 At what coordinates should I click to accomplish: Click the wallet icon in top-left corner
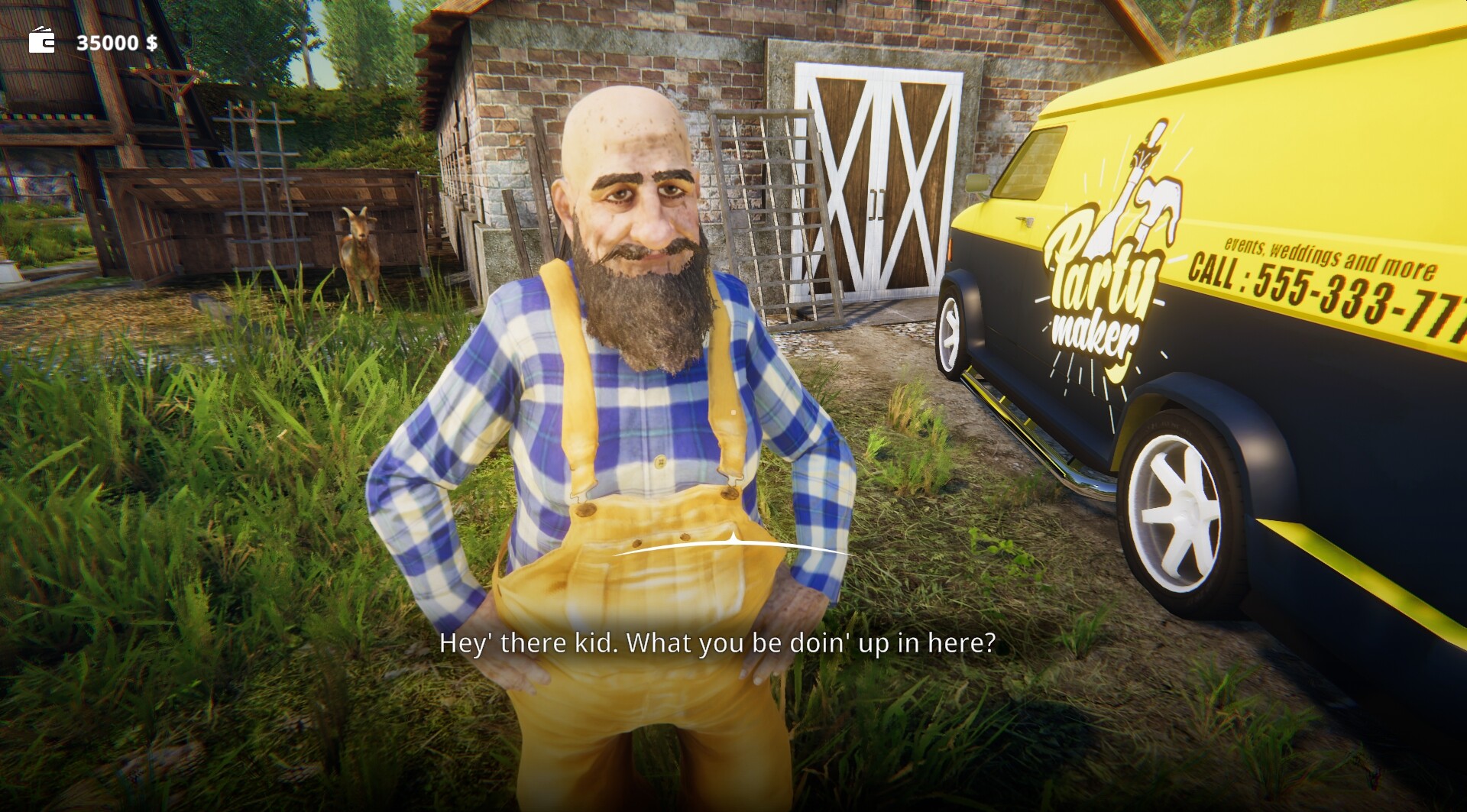(x=42, y=40)
